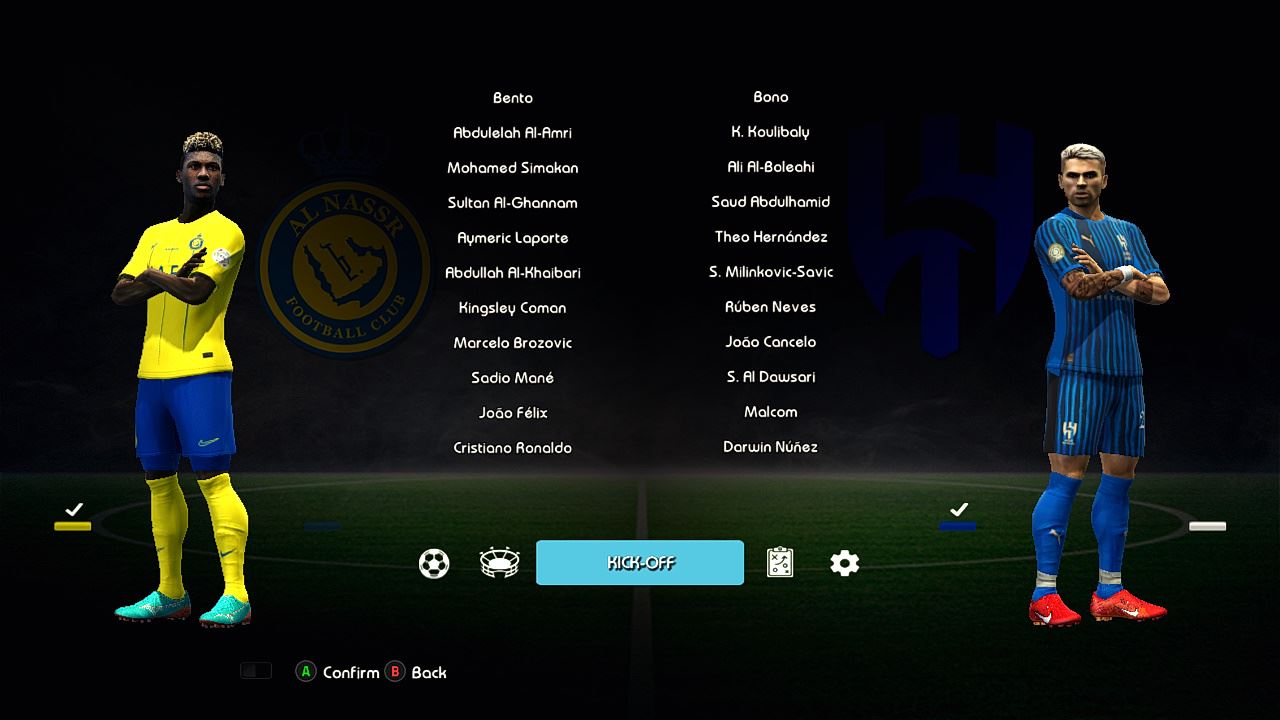Select Darwin Núñez in the lineup

coord(770,447)
